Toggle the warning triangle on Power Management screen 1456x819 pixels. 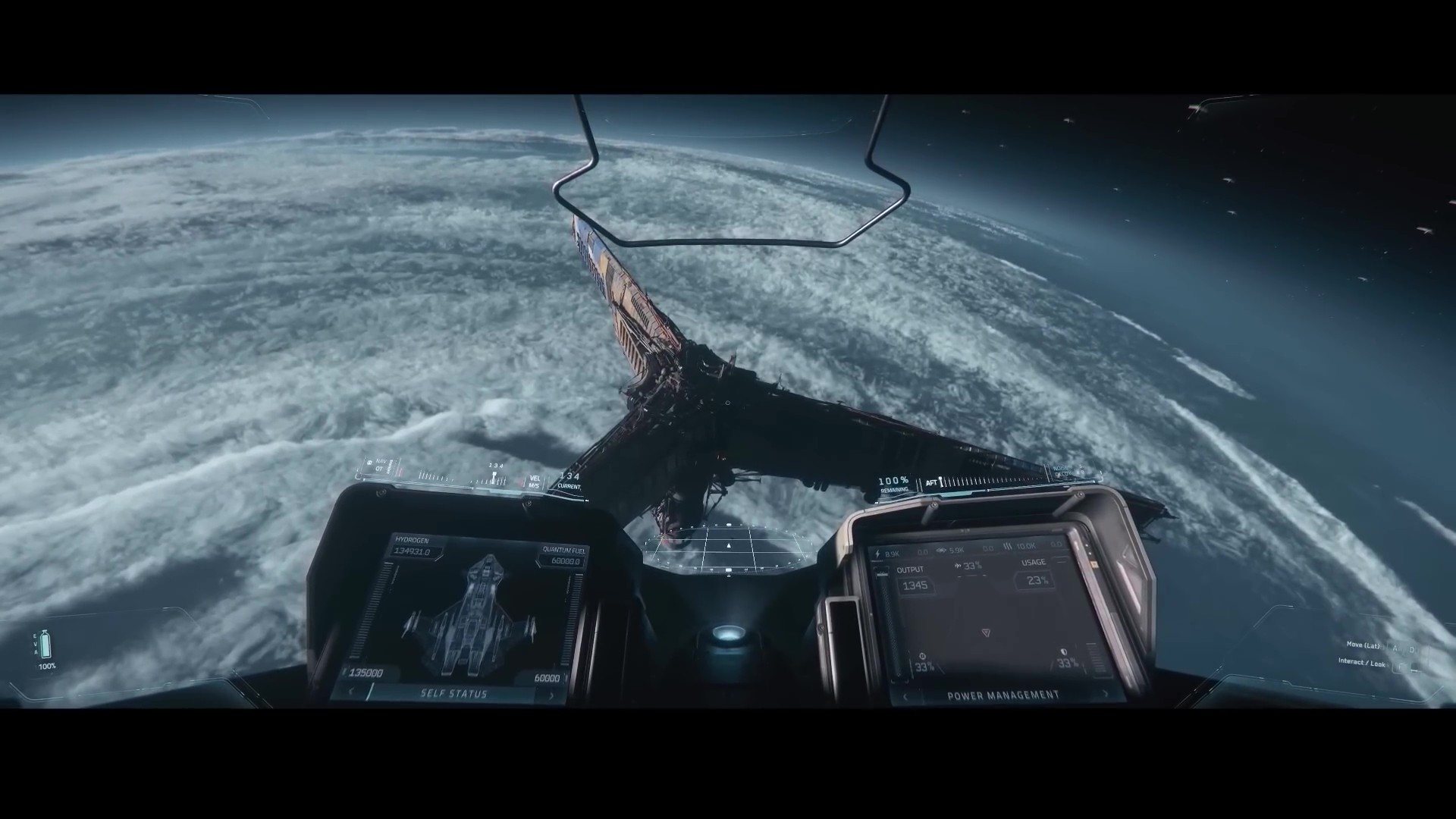pyautogui.click(x=987, y=632)
